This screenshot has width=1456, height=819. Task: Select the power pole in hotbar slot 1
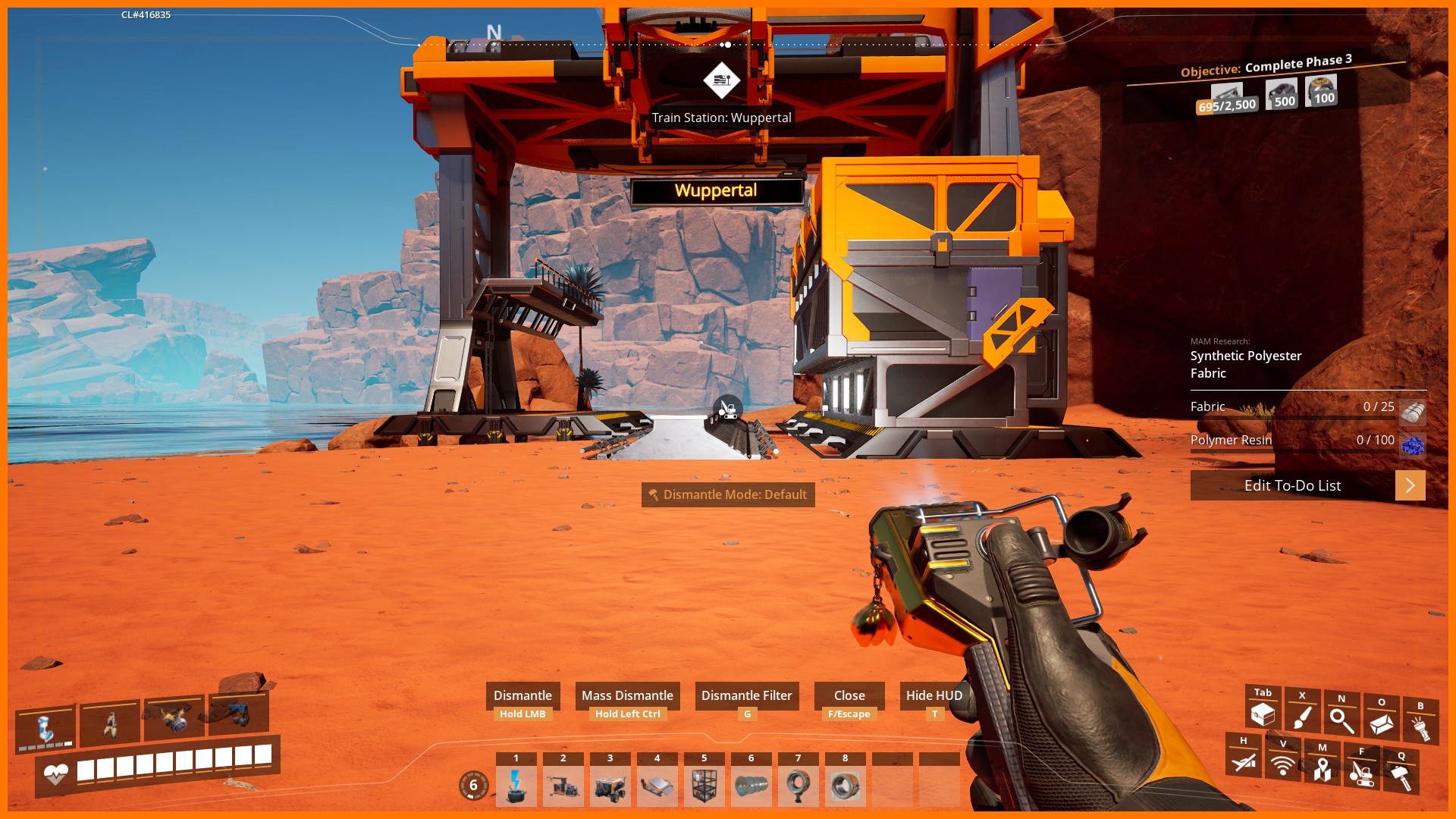516,786
